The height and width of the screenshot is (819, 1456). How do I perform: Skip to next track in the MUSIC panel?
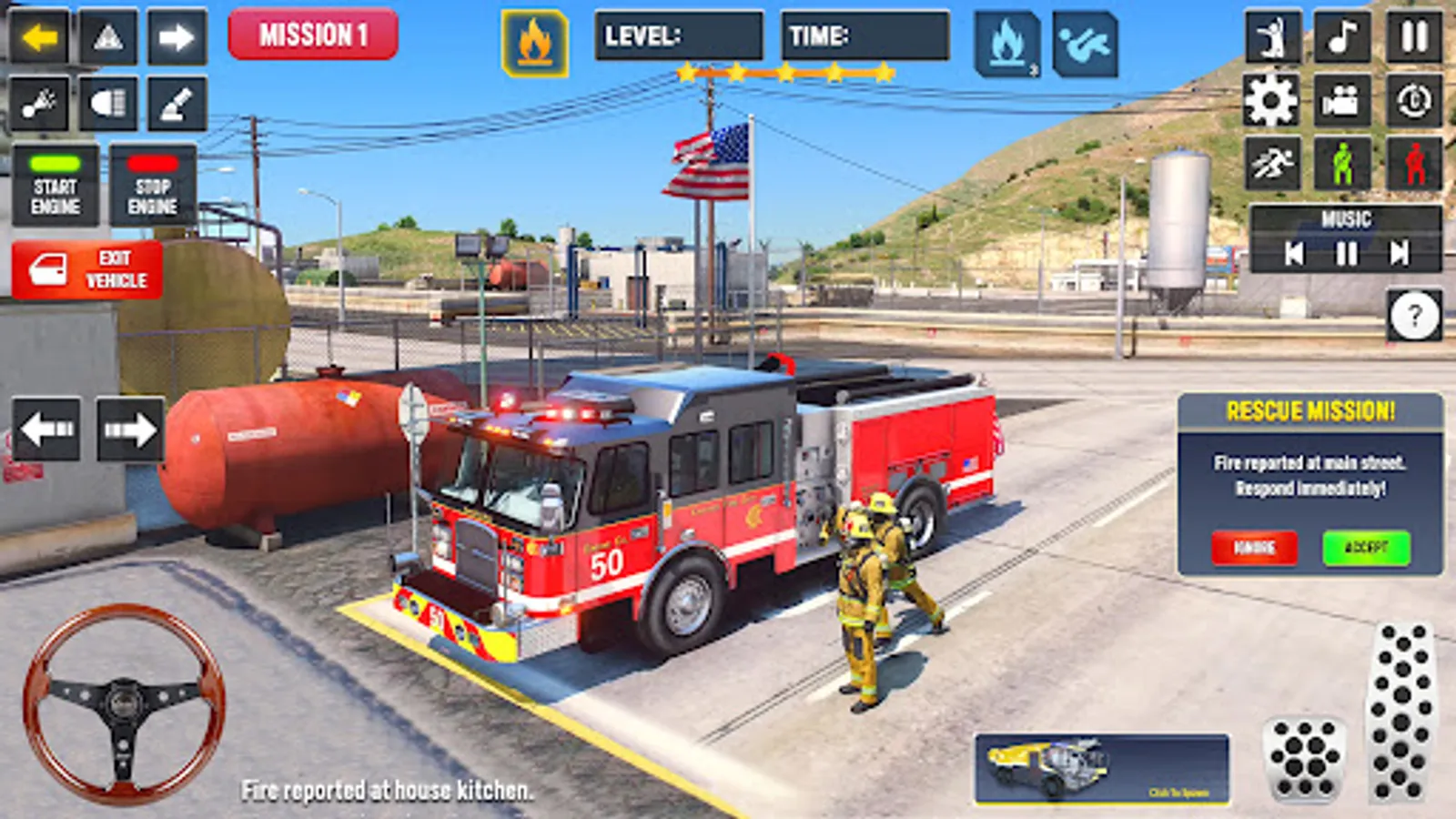(x=1401, y=255)
